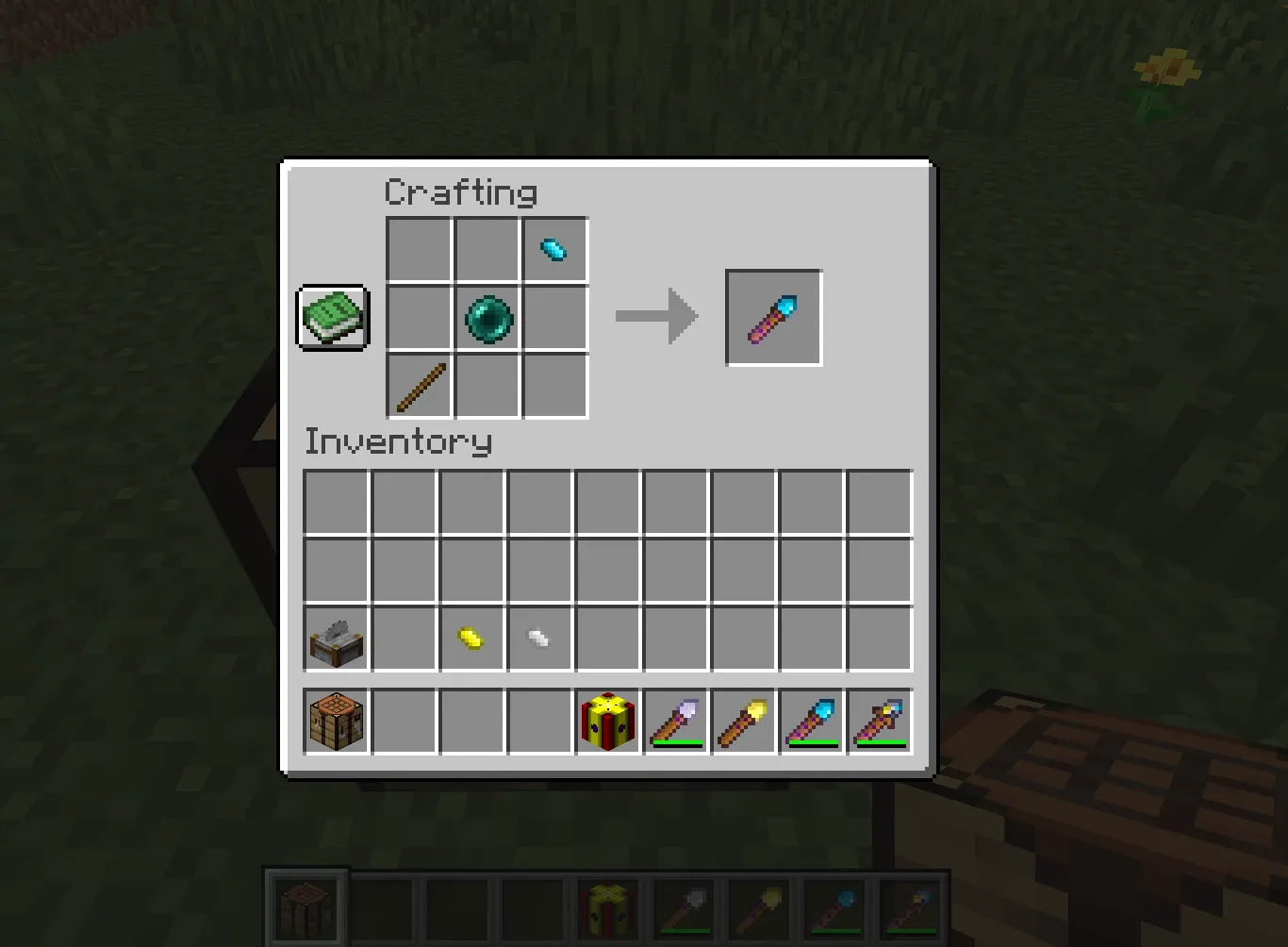Pick up the rightmost enchanted wand
This screenshot has width=1288, height=947.
pos(879,721)
